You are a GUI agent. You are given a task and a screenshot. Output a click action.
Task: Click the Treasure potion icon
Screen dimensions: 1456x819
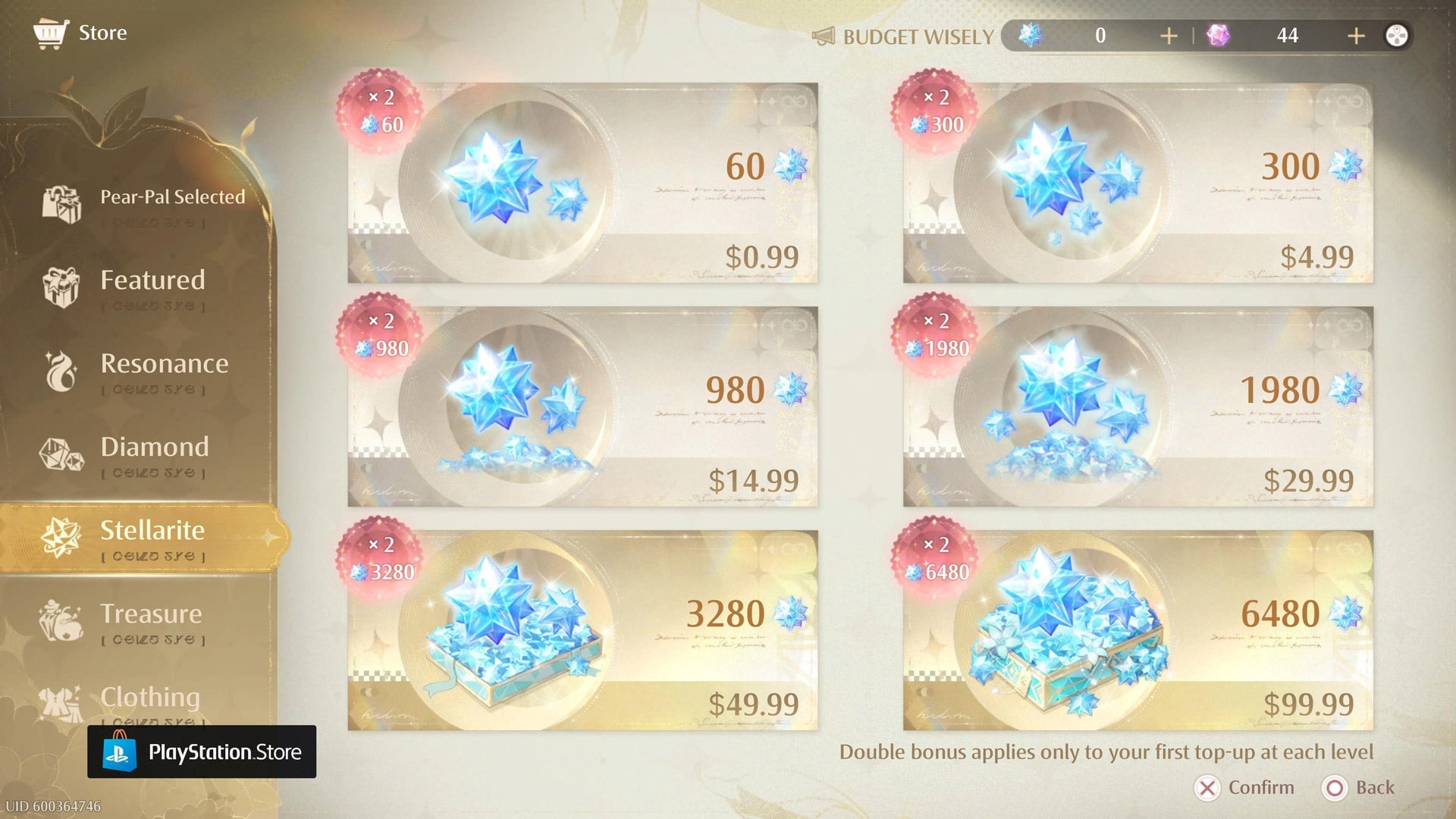(61, 622)
